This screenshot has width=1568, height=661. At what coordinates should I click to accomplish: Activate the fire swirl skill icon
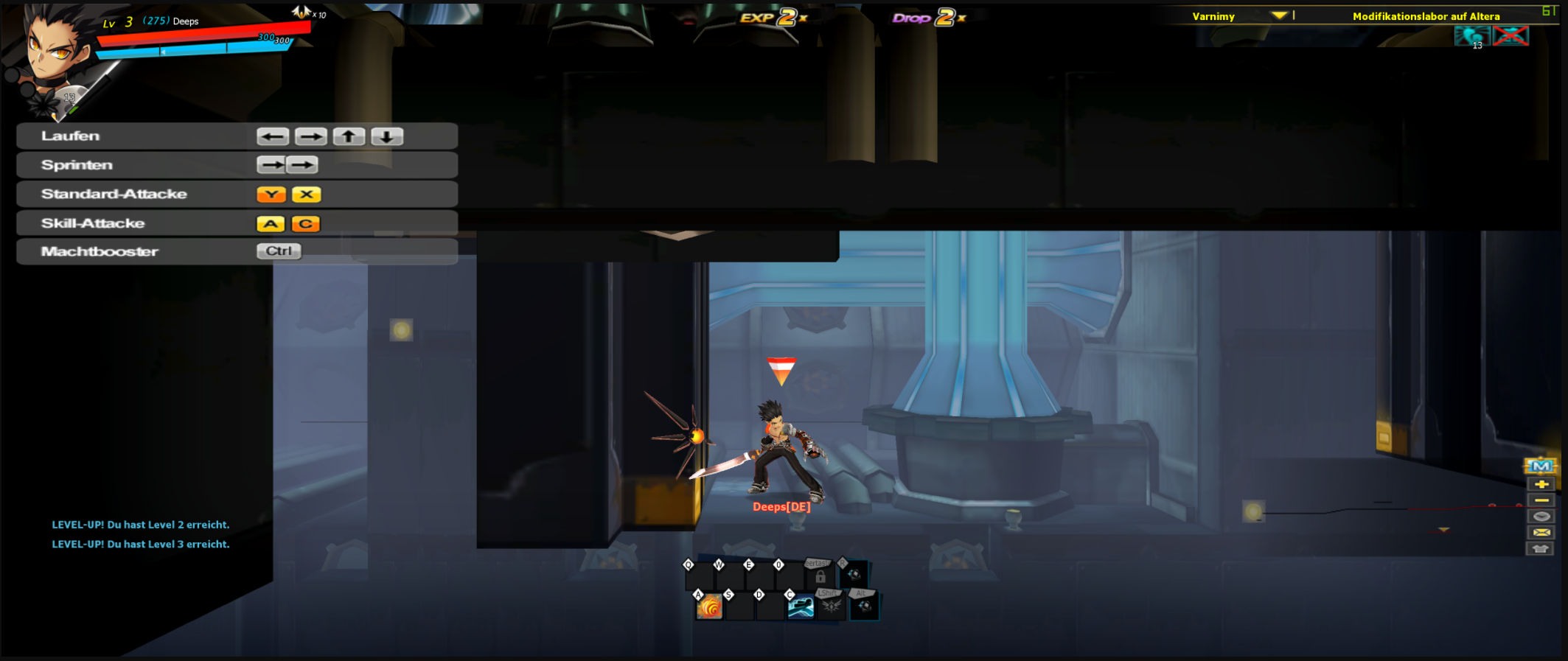[x=710, y=607]
